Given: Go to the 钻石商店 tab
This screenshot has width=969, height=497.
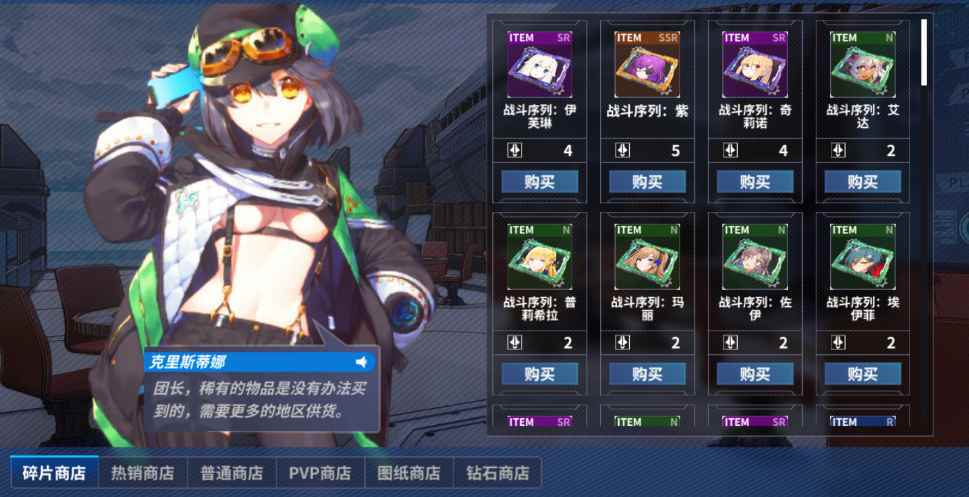Looking at the screenshot, I should (498, 472).
